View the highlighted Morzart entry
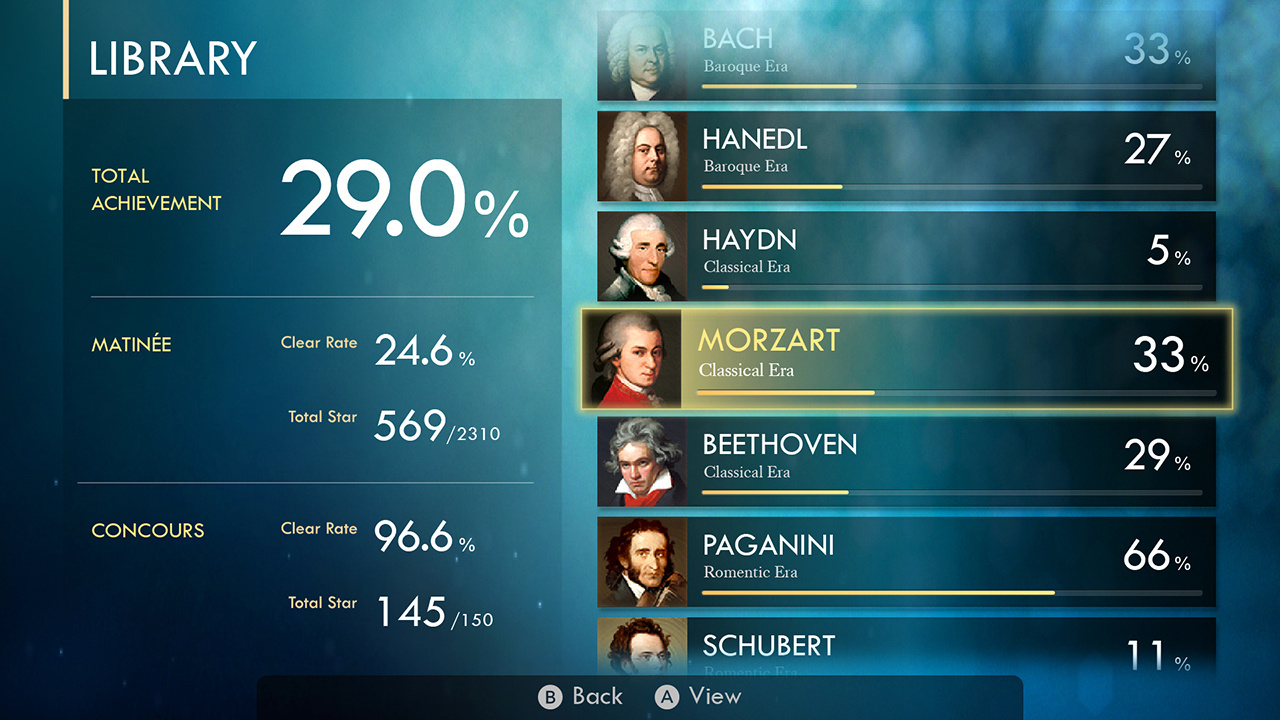This screenshot has height=720, width=1280. (x=900, y=358)
